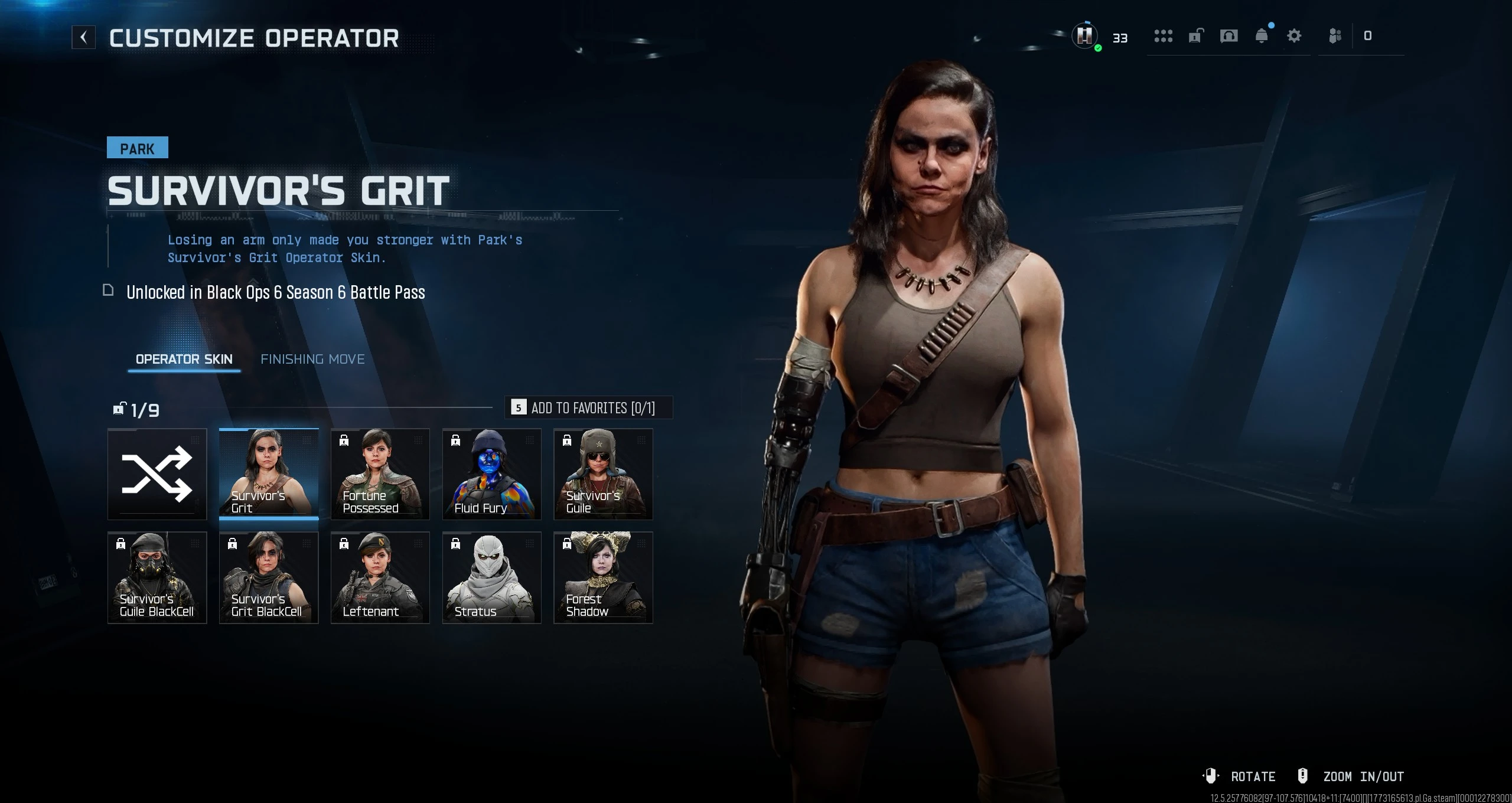Screen dimensions: 1512x803
Task: Open the settings gear icon
Action: (x=1294, y=37)
